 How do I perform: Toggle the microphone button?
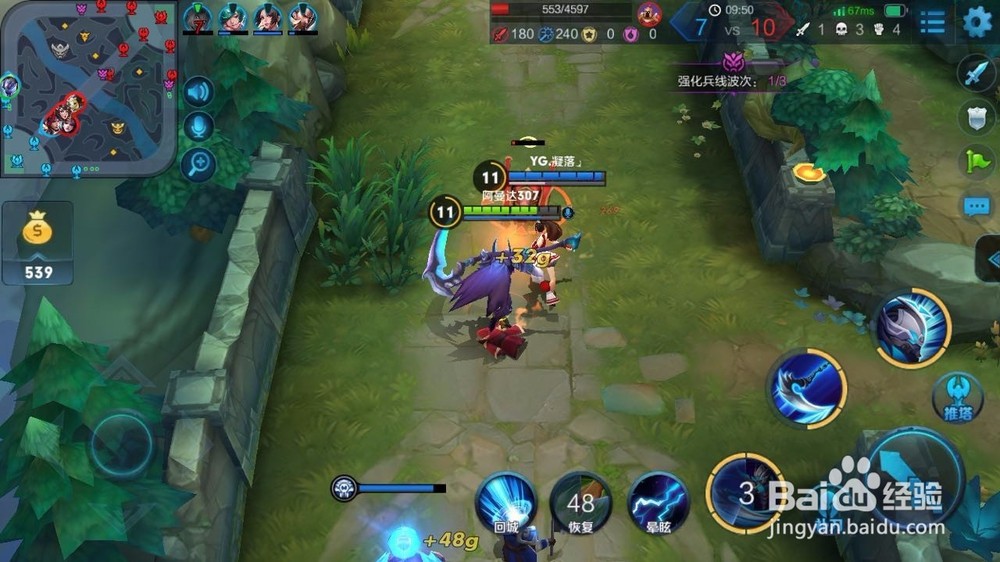[200, 127]
